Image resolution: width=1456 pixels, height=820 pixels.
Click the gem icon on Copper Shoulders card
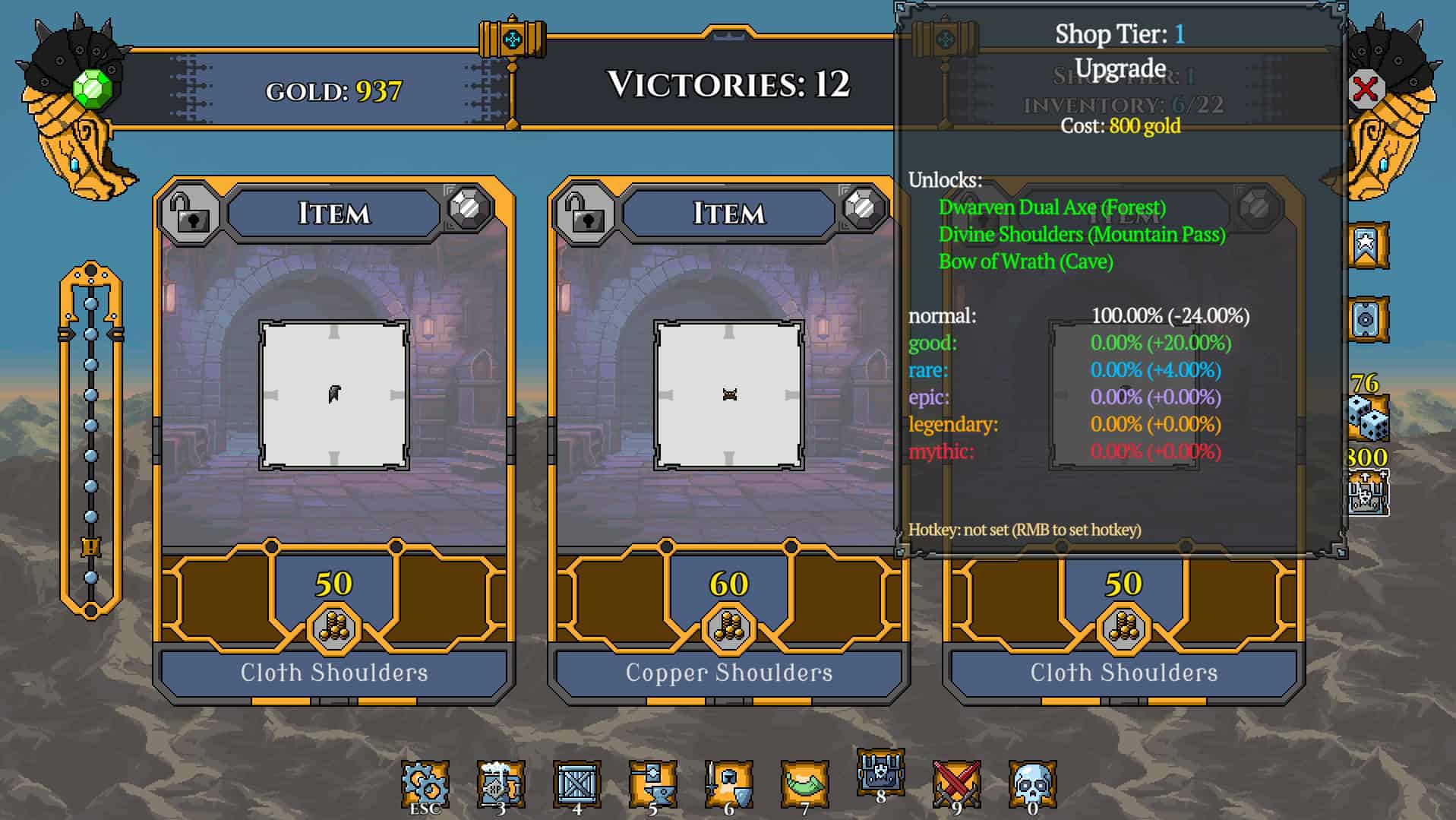pos(863,207)
